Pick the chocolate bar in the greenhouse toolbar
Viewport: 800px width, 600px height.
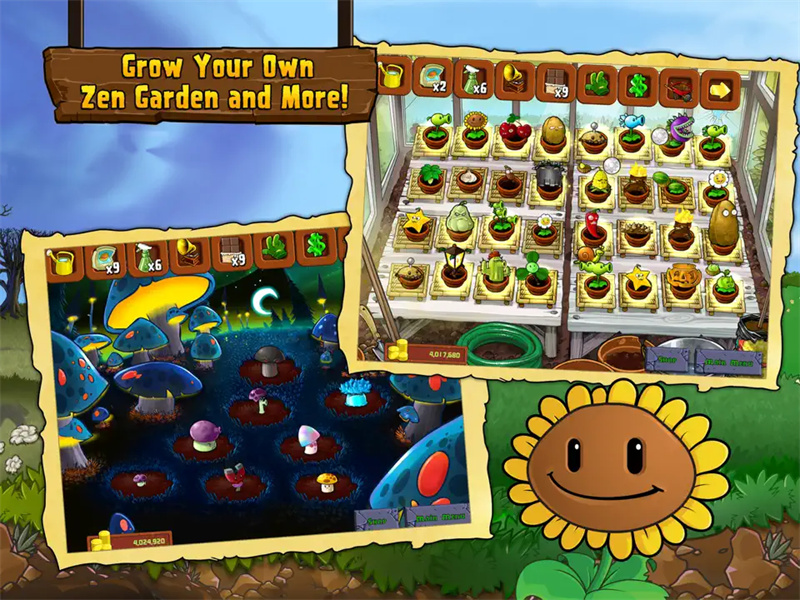[x=554, y=84]
